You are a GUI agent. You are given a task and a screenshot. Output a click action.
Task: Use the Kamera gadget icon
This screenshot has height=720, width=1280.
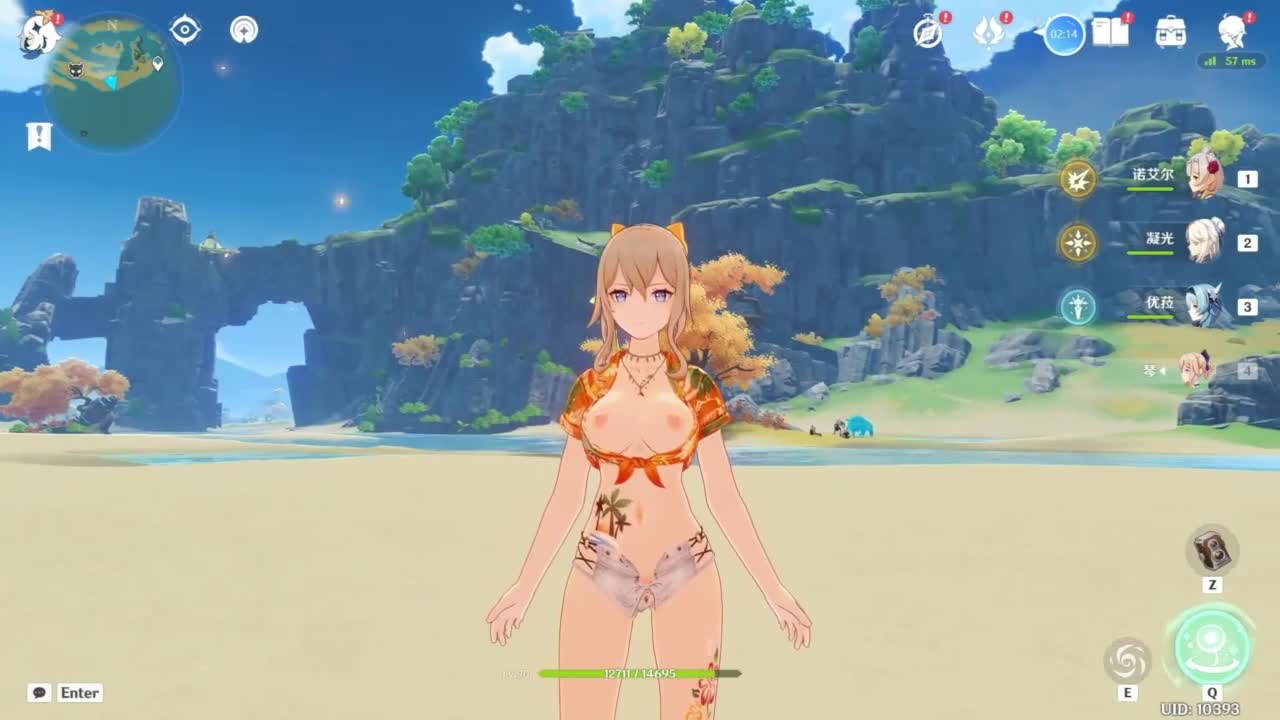point(1212,550)
